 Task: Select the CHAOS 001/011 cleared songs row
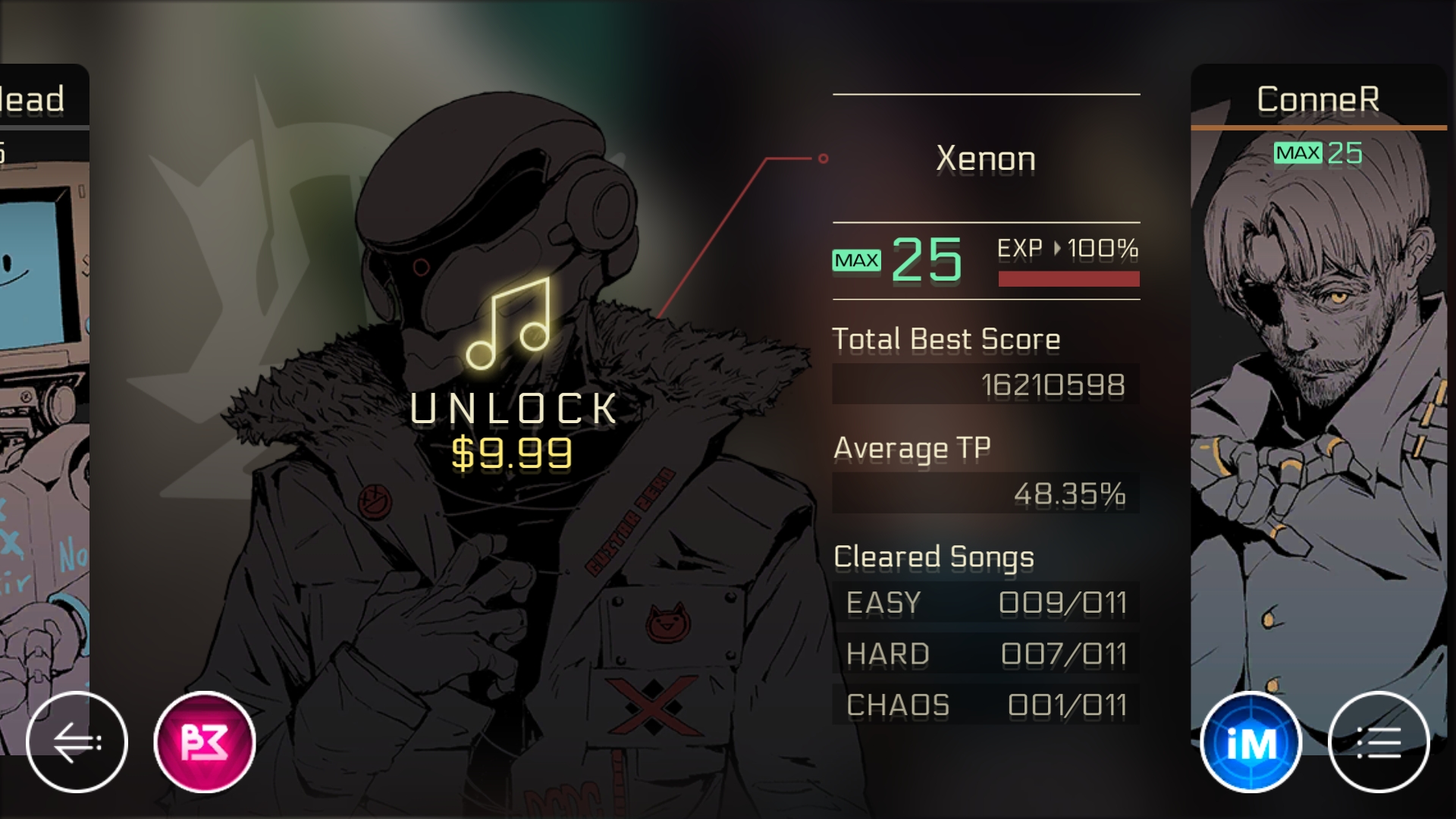pos(986,704)
